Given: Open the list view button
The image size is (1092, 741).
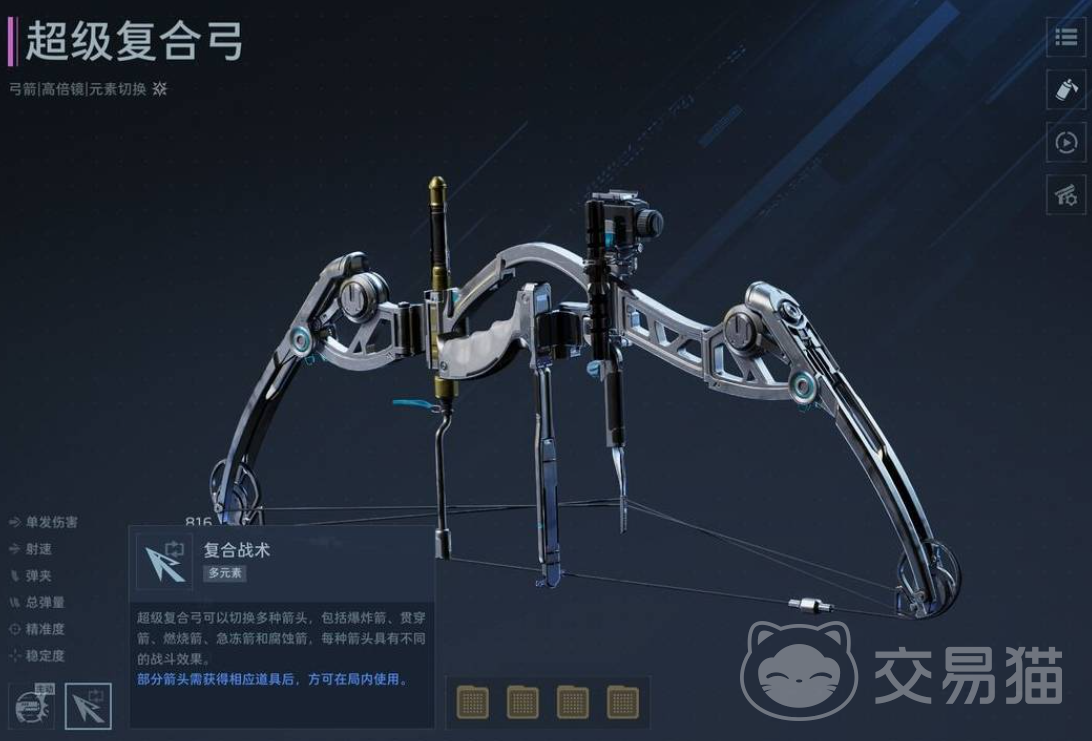Looking at the screenshot, I should [x=1065, y=38].
